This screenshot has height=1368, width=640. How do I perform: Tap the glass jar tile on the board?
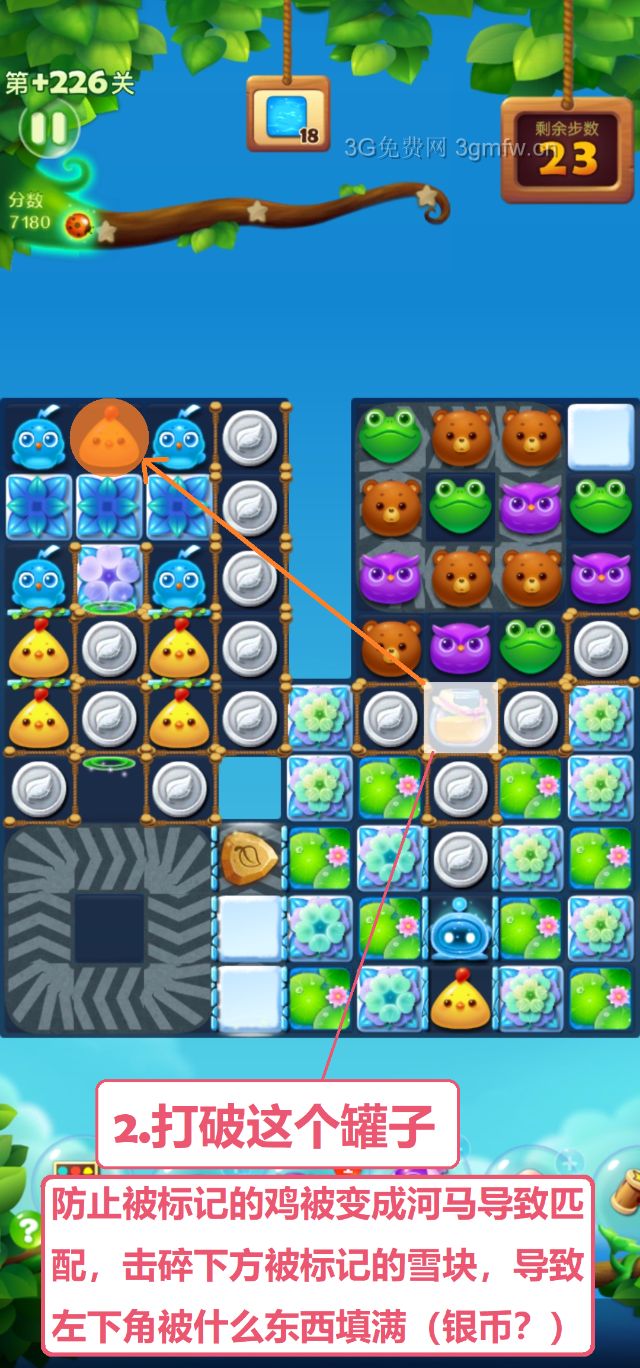461,716
